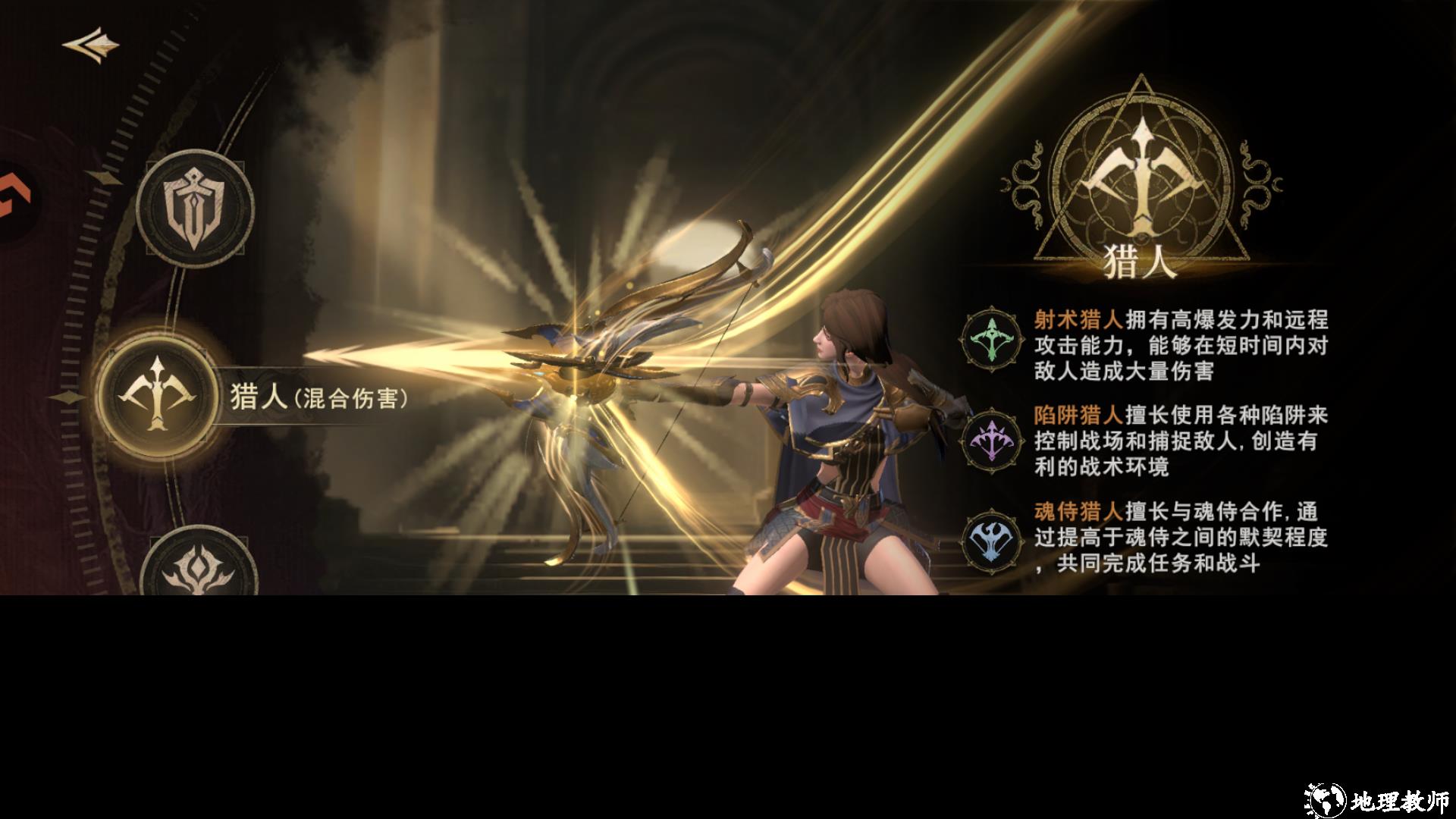1456x819 pixels.
Task: Go back using the arrow button
Action: (91, 45)
